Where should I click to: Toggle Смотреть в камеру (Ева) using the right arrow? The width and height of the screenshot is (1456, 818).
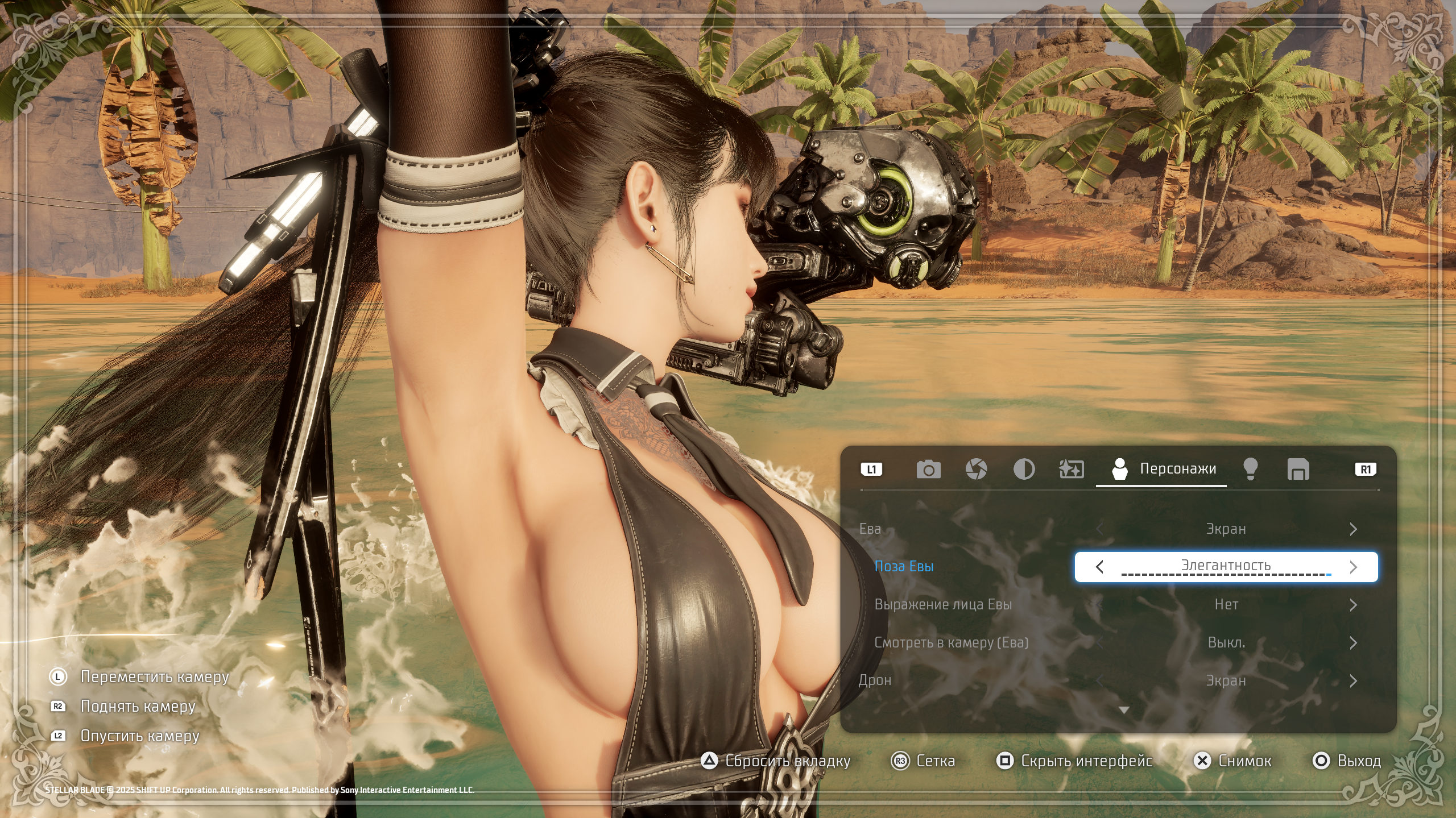tap(1353, 643)
